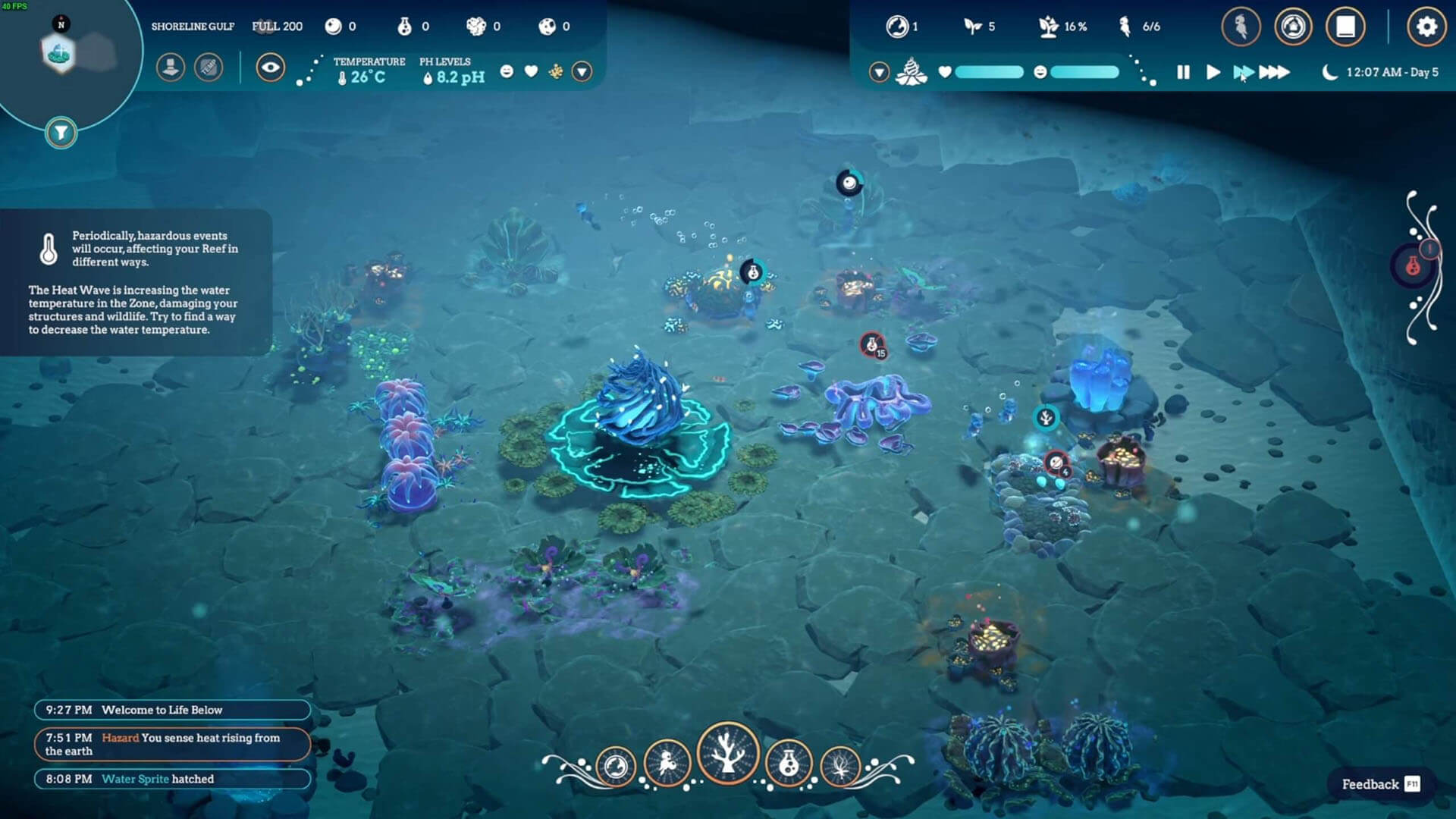Toggle the eye visibility overlay
The image size is (1456, 819).
coord(270,67)
